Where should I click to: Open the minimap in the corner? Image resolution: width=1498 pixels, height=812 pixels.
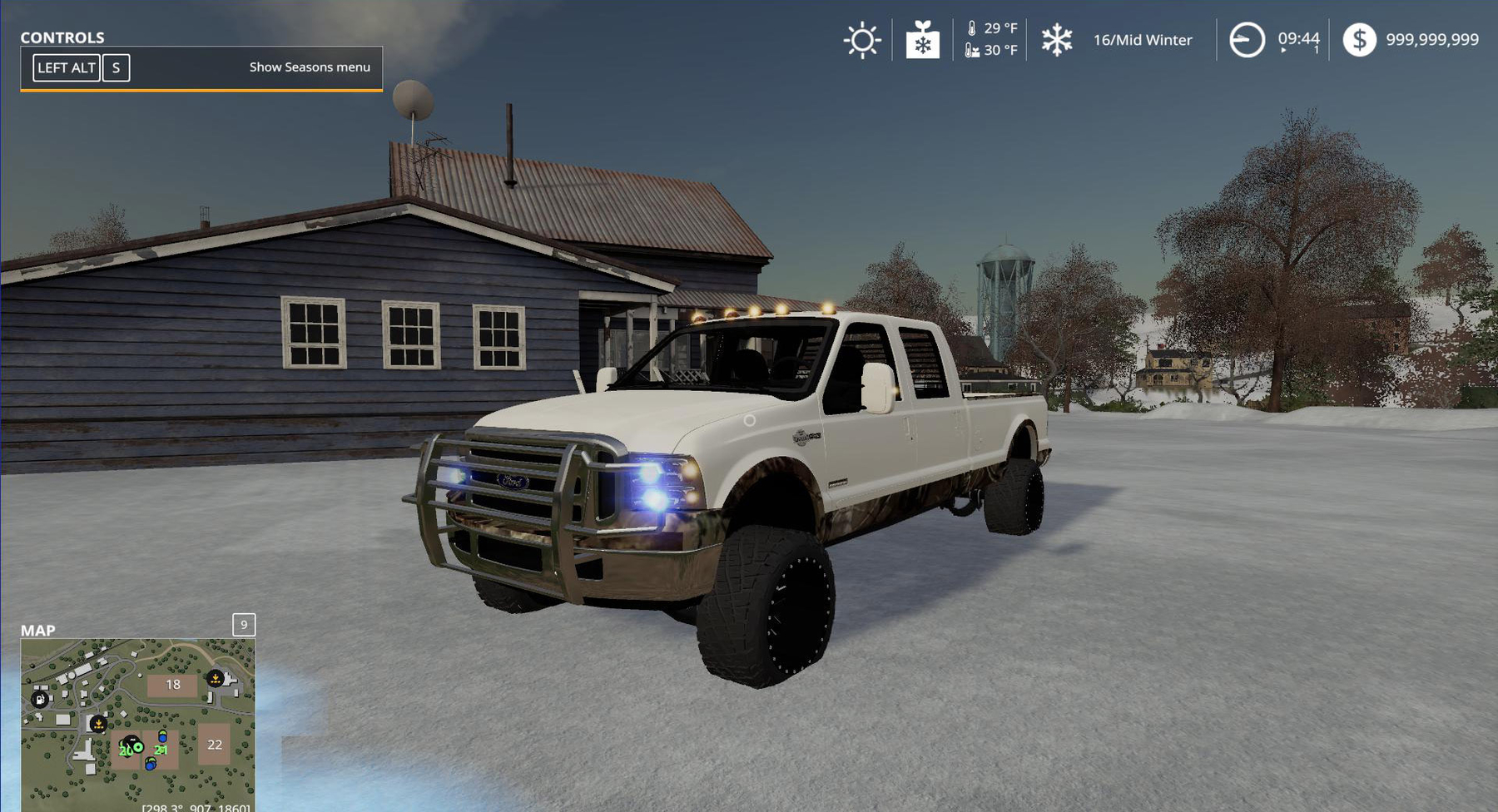[137, 722]
